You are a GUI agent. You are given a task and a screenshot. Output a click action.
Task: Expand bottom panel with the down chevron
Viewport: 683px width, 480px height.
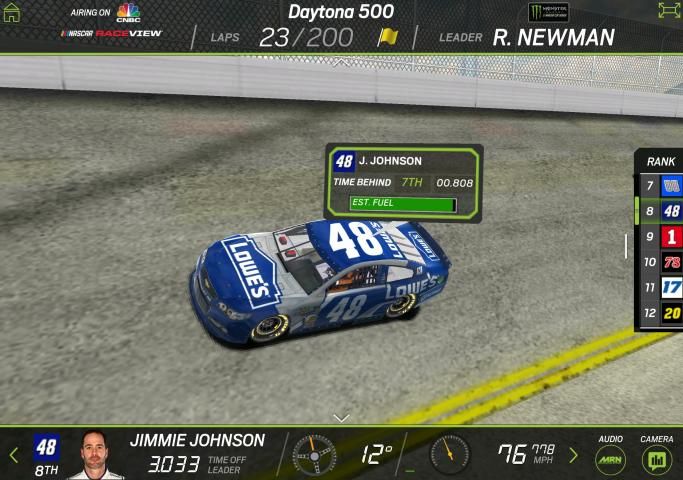click(341, 417)
